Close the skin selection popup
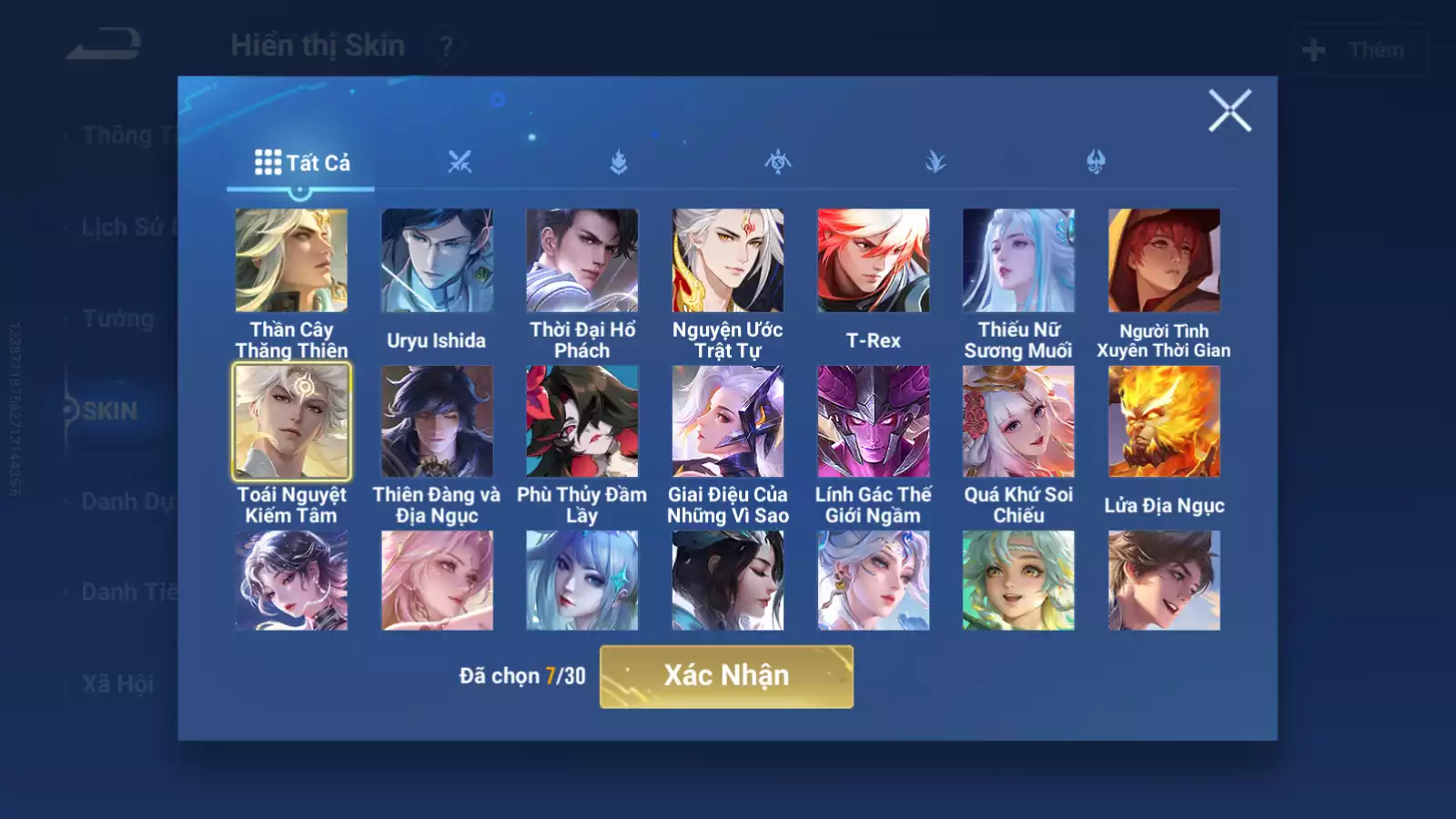 pyautogui.click(x=1229, y=111)
